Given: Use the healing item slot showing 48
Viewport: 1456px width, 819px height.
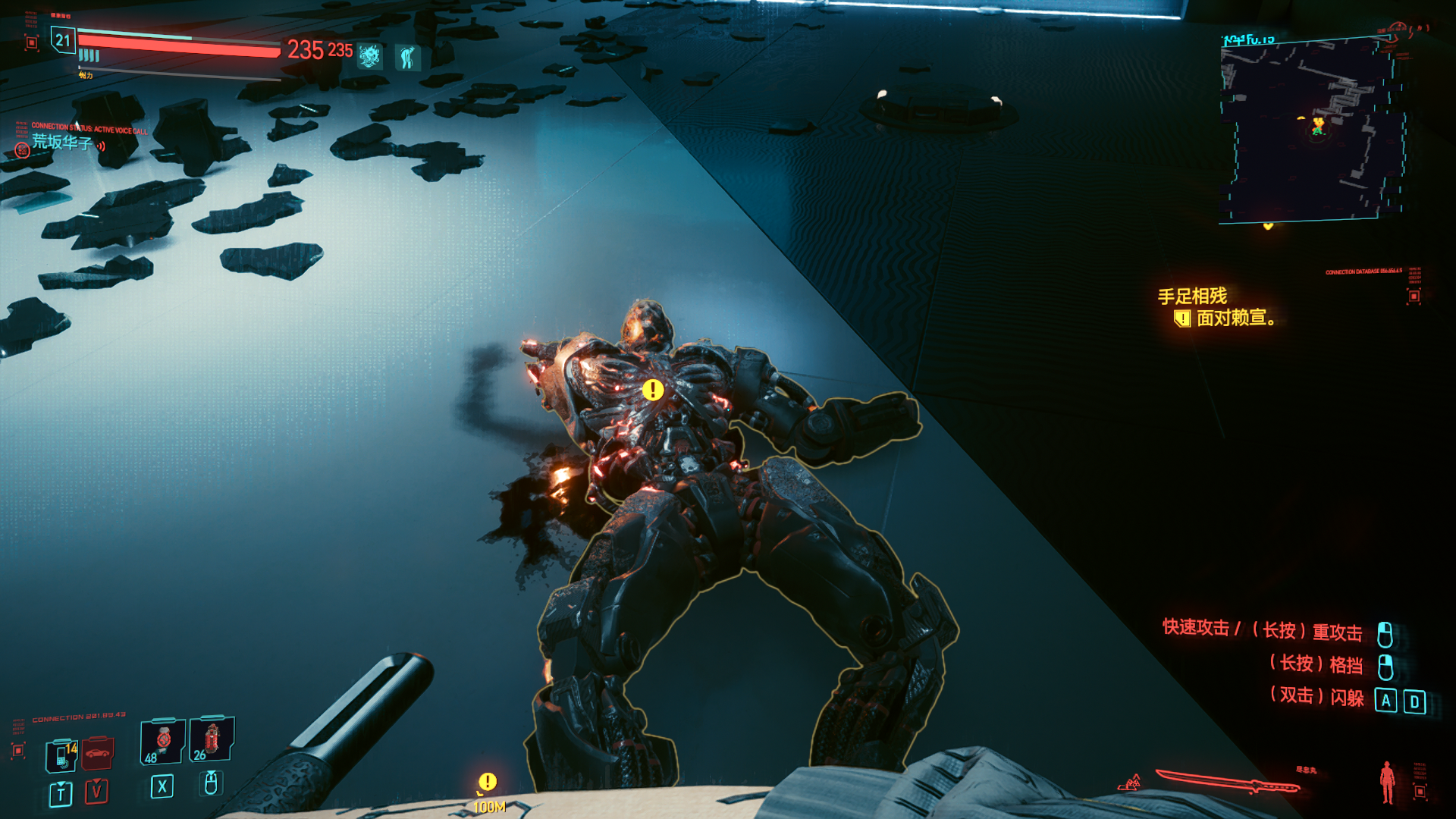Looking at the screenshot, I should (162, 741).
